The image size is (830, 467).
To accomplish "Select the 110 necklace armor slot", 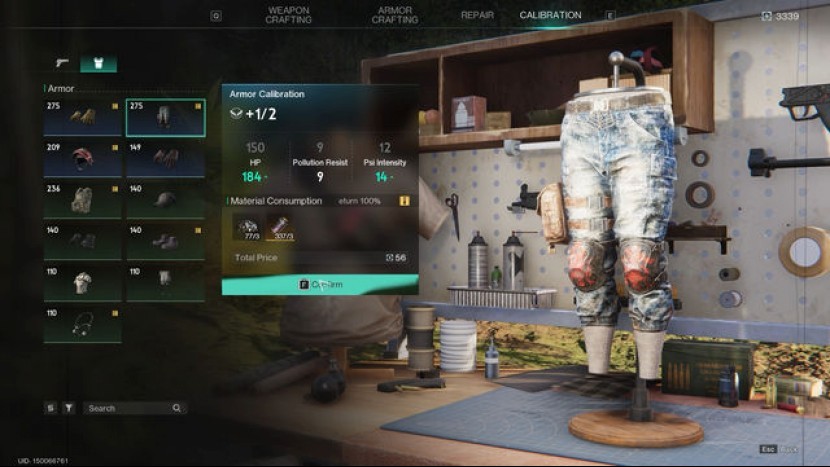I will [83, 325].
